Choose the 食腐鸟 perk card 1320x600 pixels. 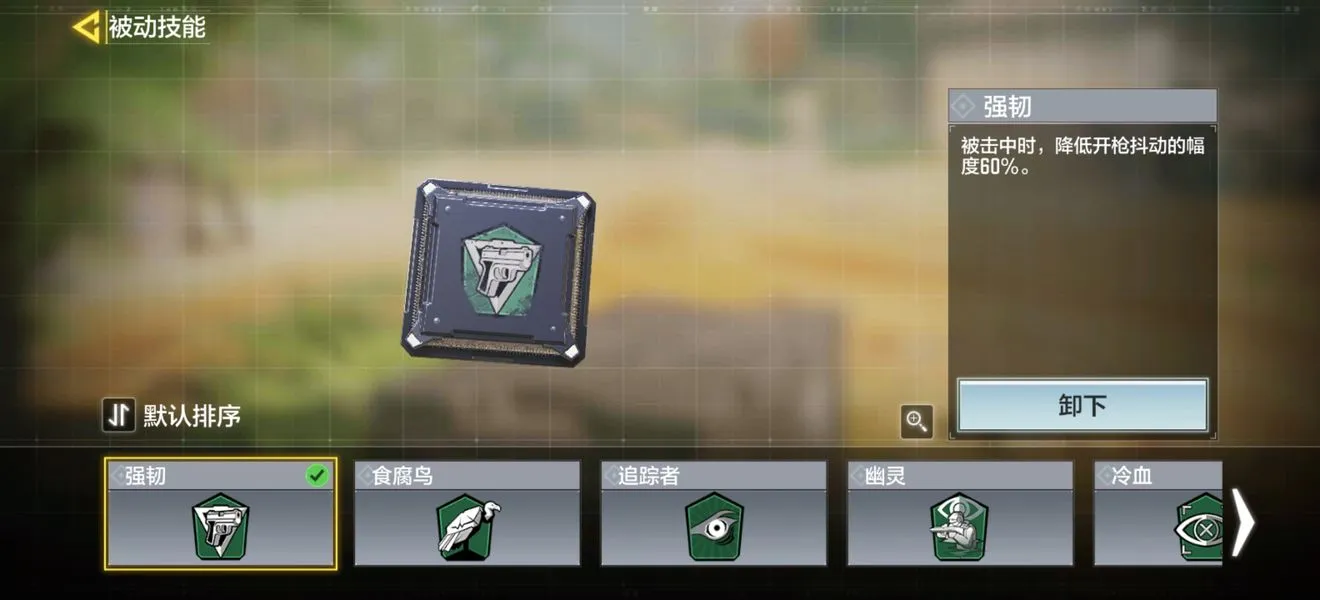coord(467,514)
